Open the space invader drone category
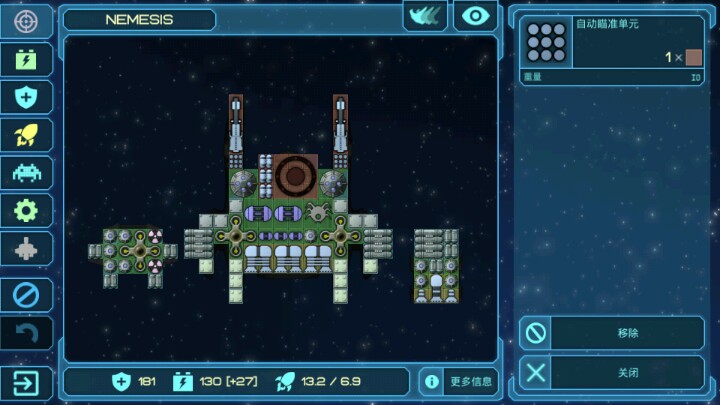 [x=26, y=172]
